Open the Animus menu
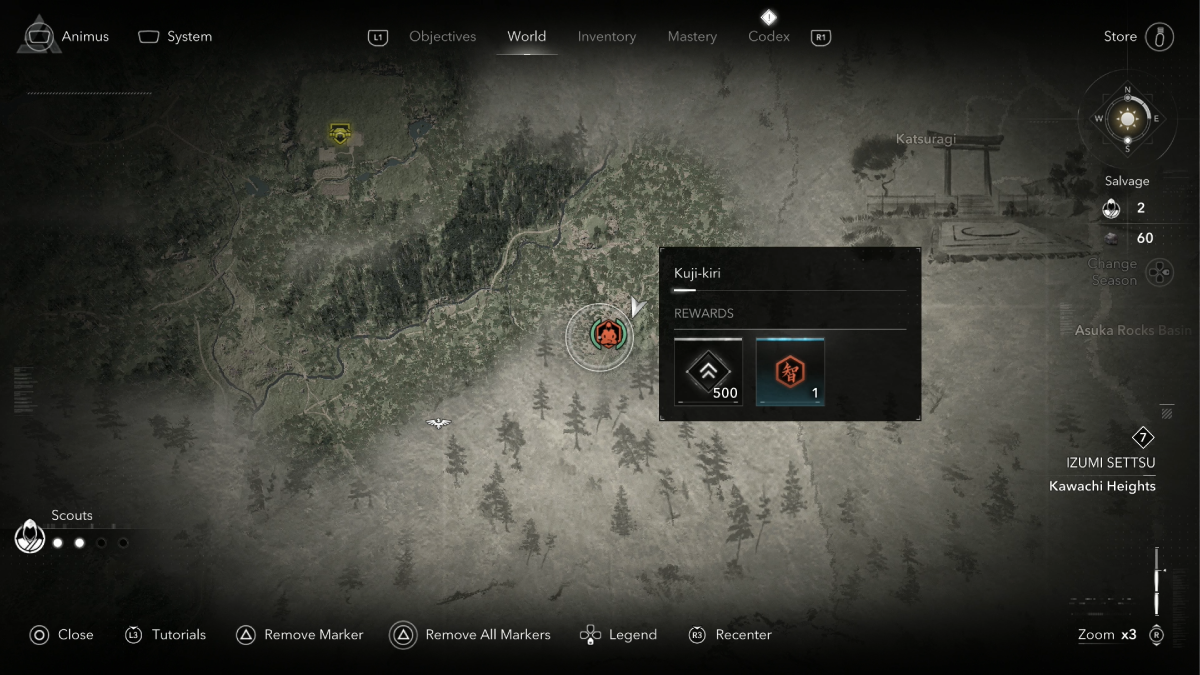The height and width of the screenshot is (675, 1200). pos(68,37)
